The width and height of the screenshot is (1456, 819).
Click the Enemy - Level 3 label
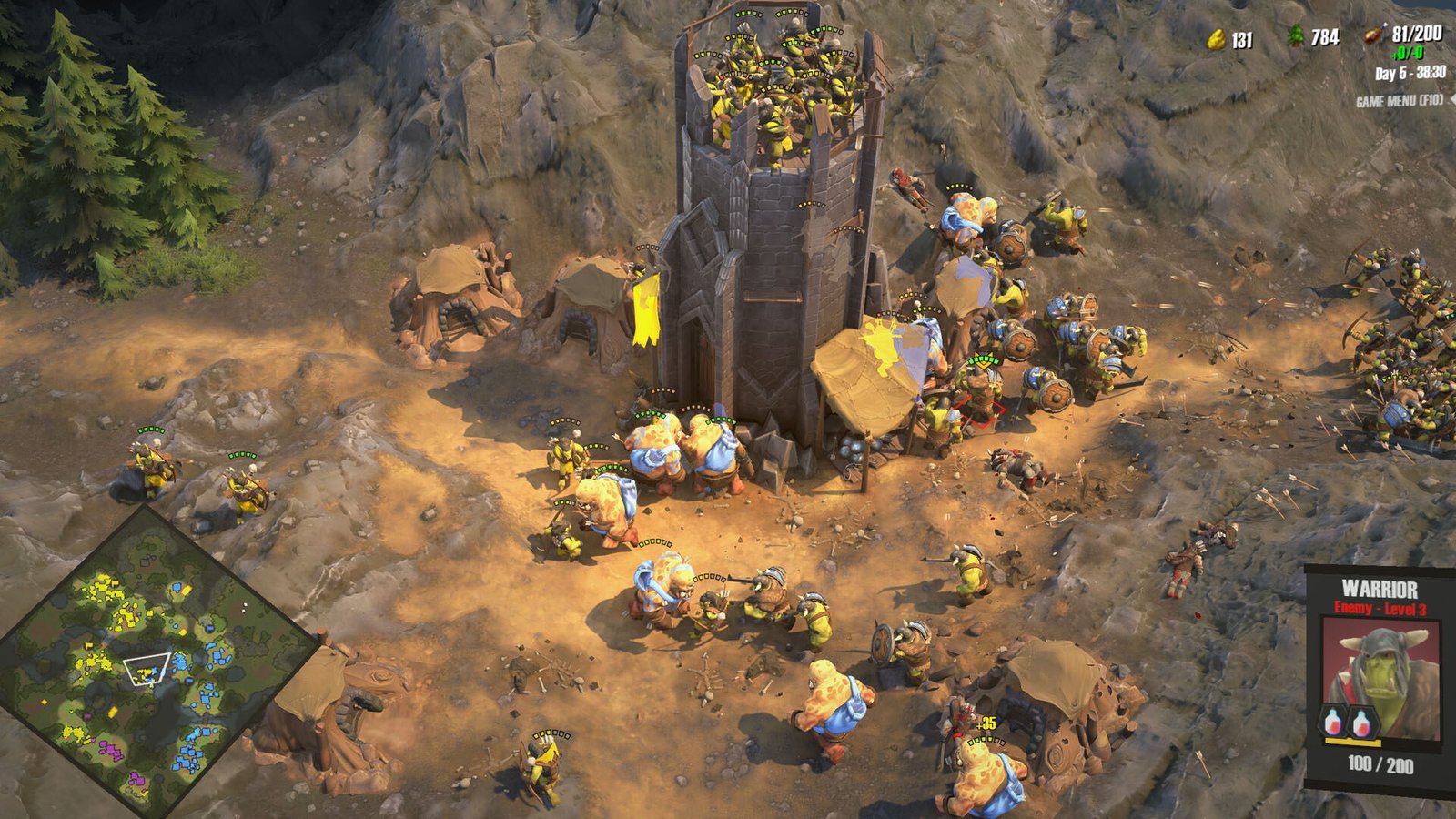coord(1380,608)
